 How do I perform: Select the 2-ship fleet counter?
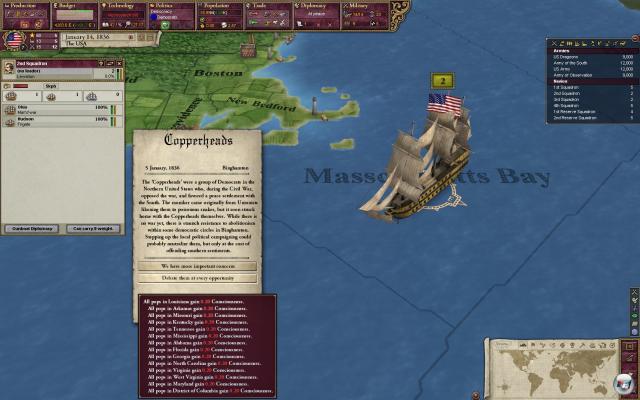pos(442,80)
